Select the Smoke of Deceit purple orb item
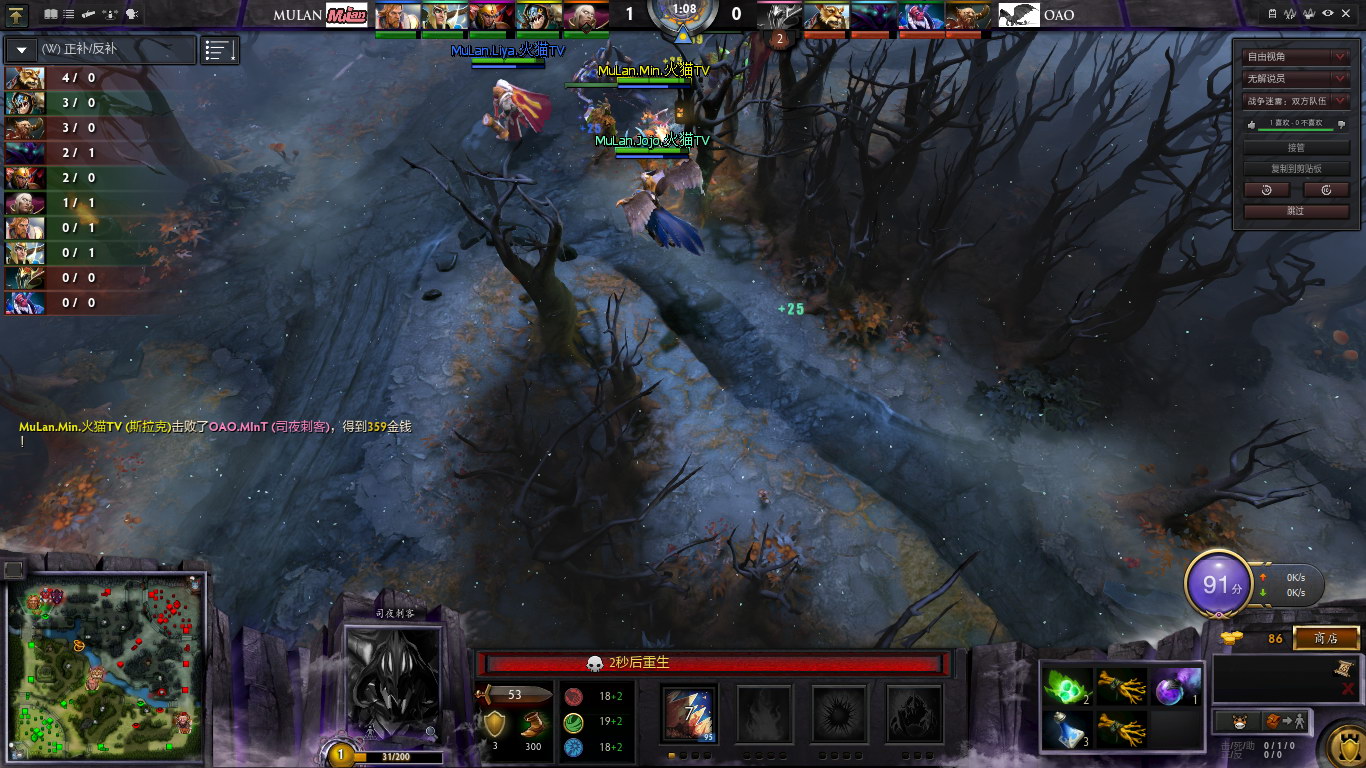Screen dimensions: 1366x768 (x=1176, y=686)
